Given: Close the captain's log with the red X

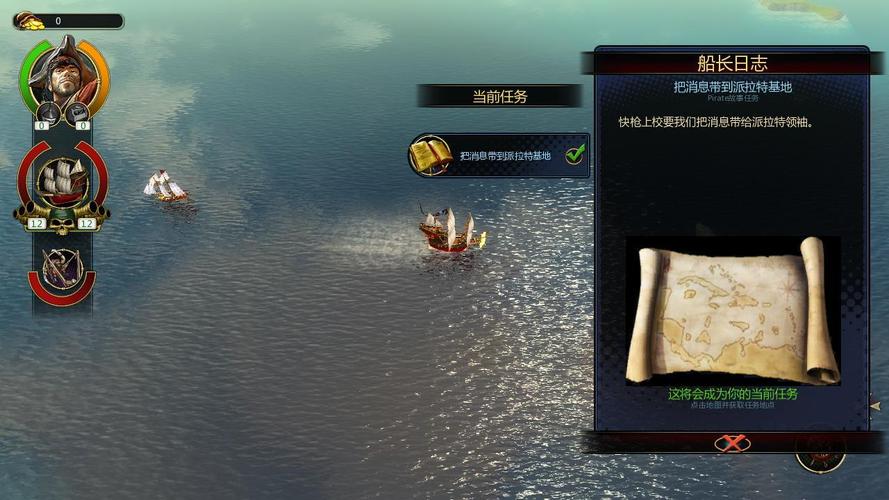Looking at the screenshot, I should (732, 443).
